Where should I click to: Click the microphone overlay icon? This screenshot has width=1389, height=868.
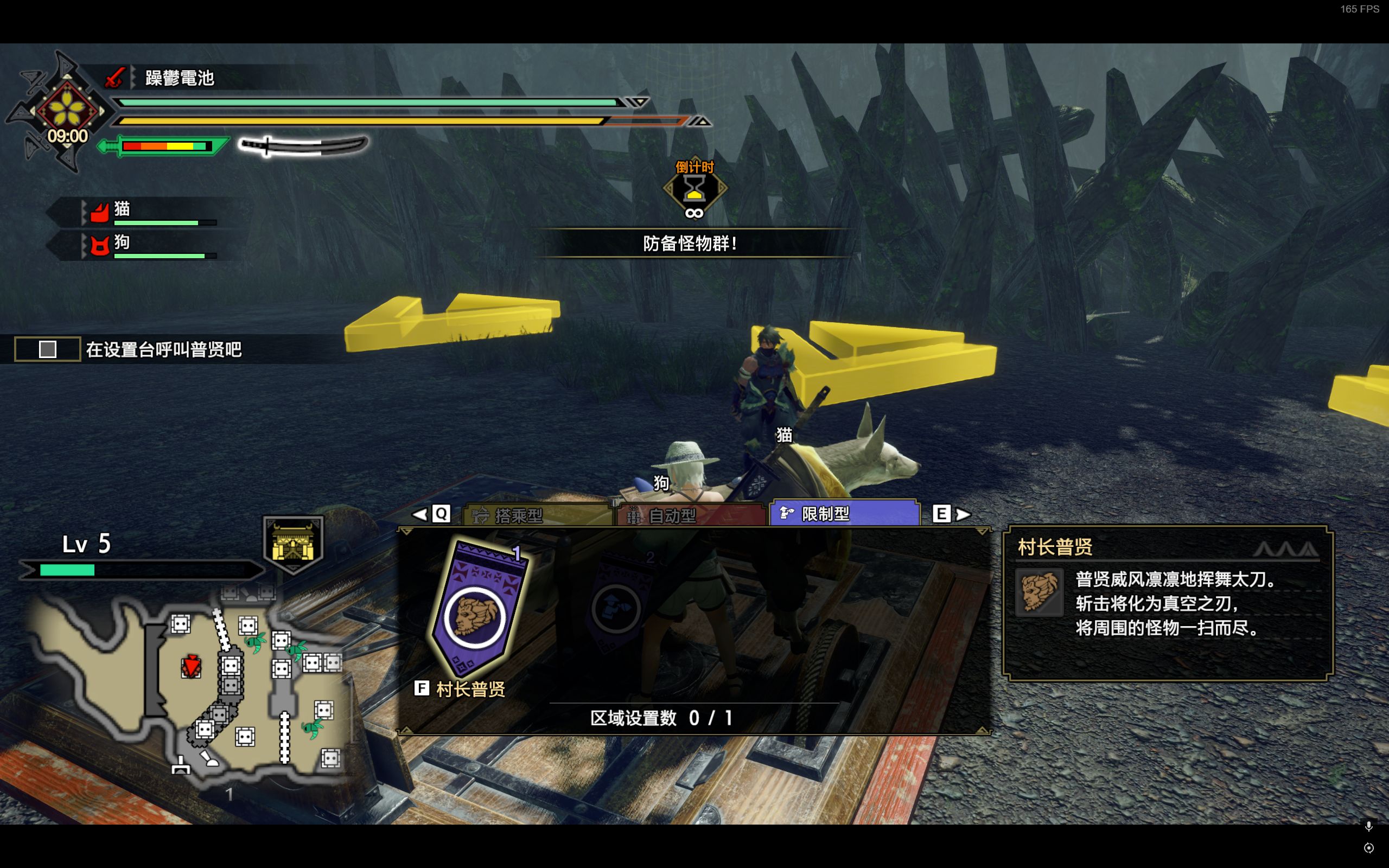[x=1368, y=826]
